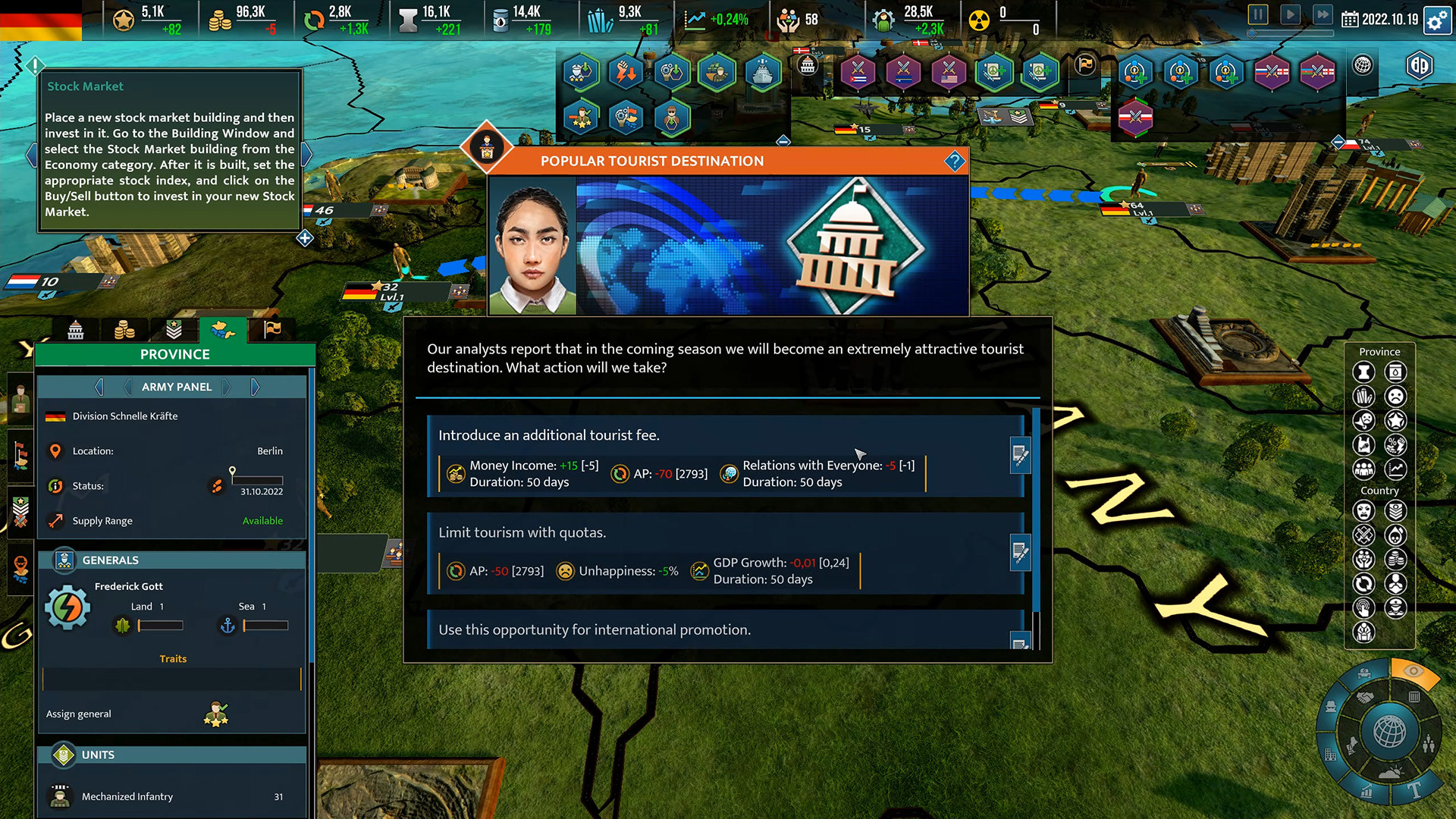Select the diplomacy handshake icon in radial menu

tap(1365, 697)
